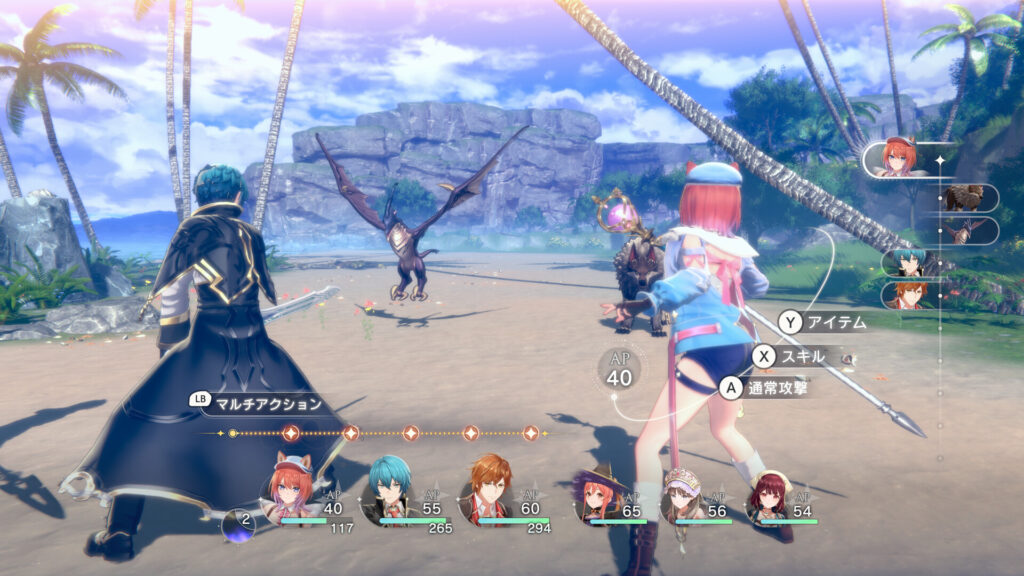The width and height of the screenshot is (1024, 576).
Task: Choose the アイテム (Item) command
Action: [x=822, y=322]
